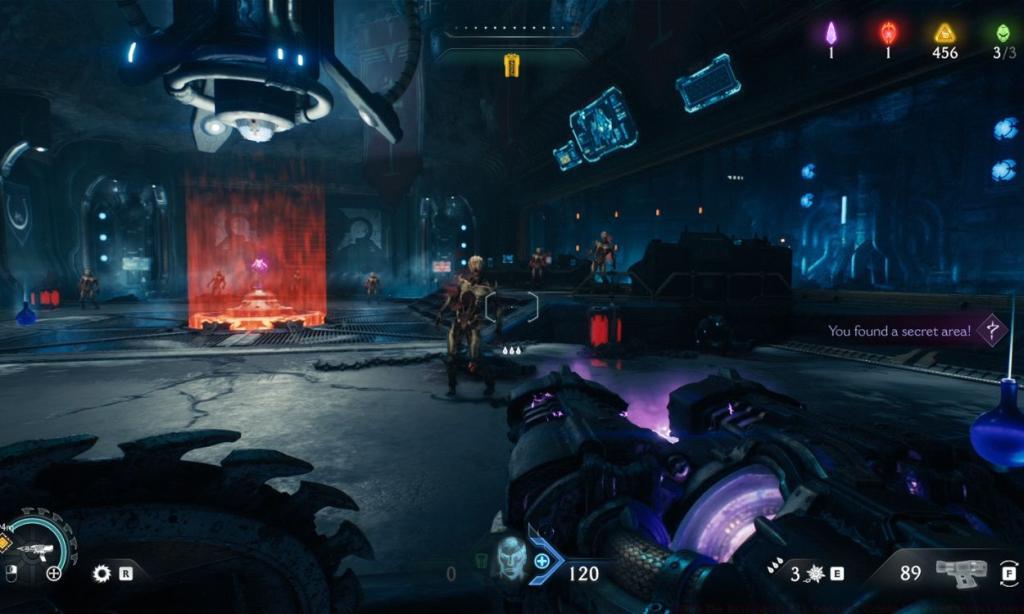Click the Slayer face portrait

point(511,561)
